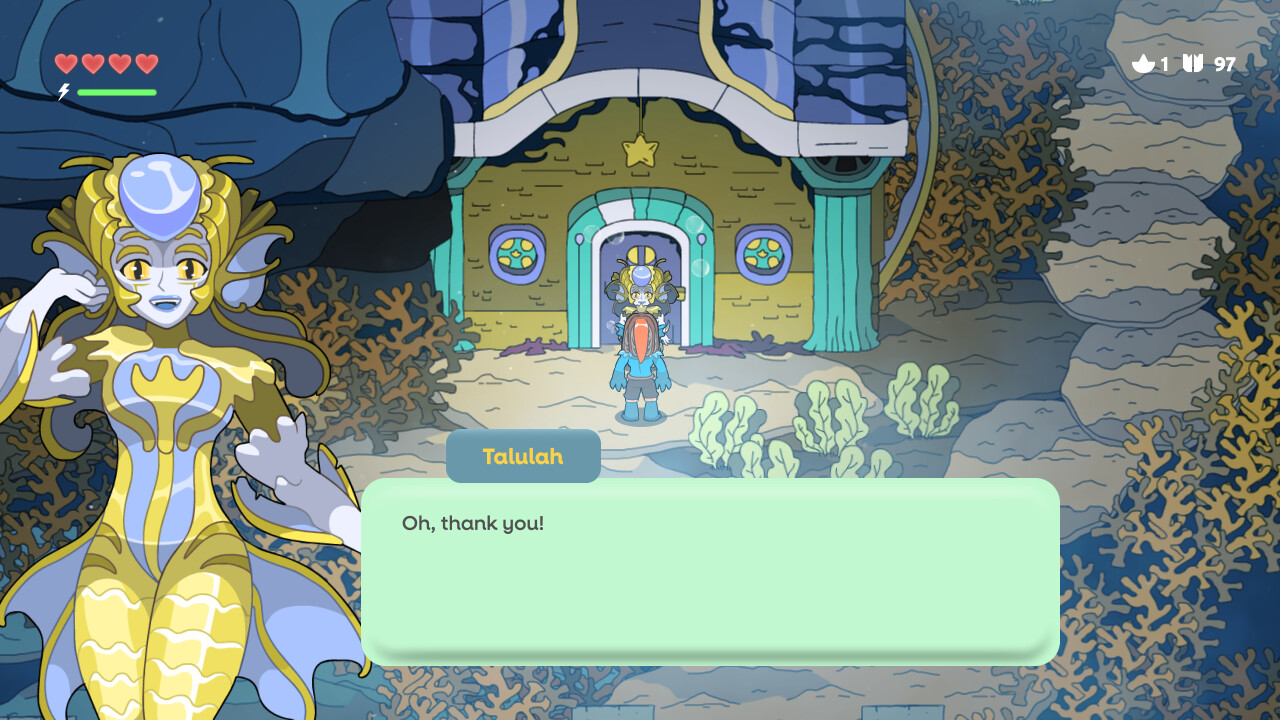
Task: Click the shell currency icon beside 97
Action: click(x=1192, y=63)
